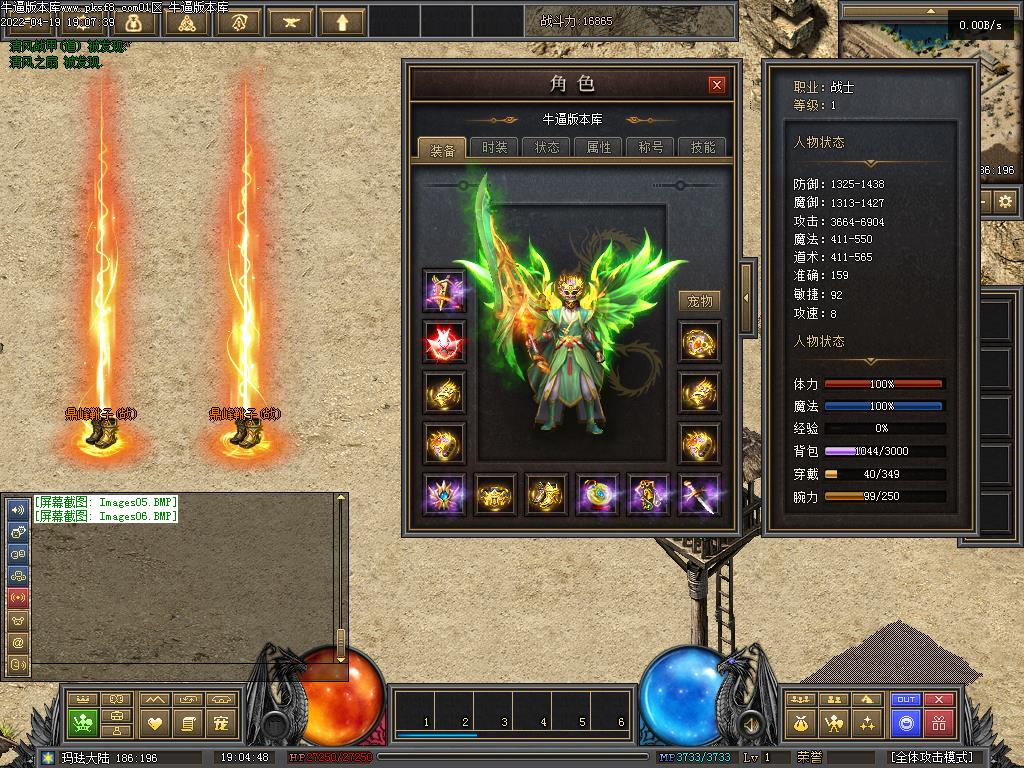The height and width of the screenshot is (768, 1024).
Task: Select the sword equipment slot in bottom row
Action: 699,494
